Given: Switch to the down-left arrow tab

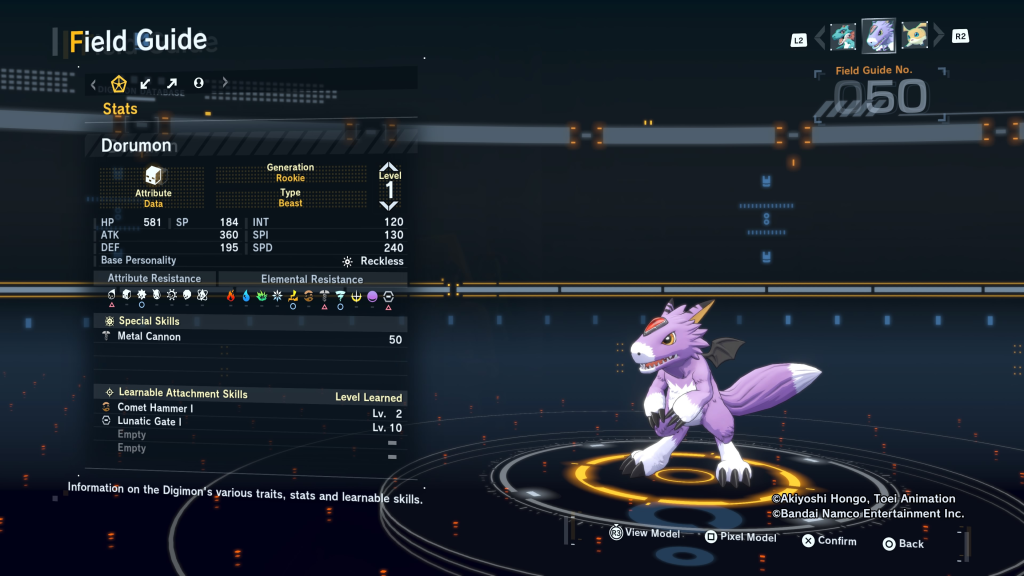Looking at the screenshot, I should [x=145, y=83].
